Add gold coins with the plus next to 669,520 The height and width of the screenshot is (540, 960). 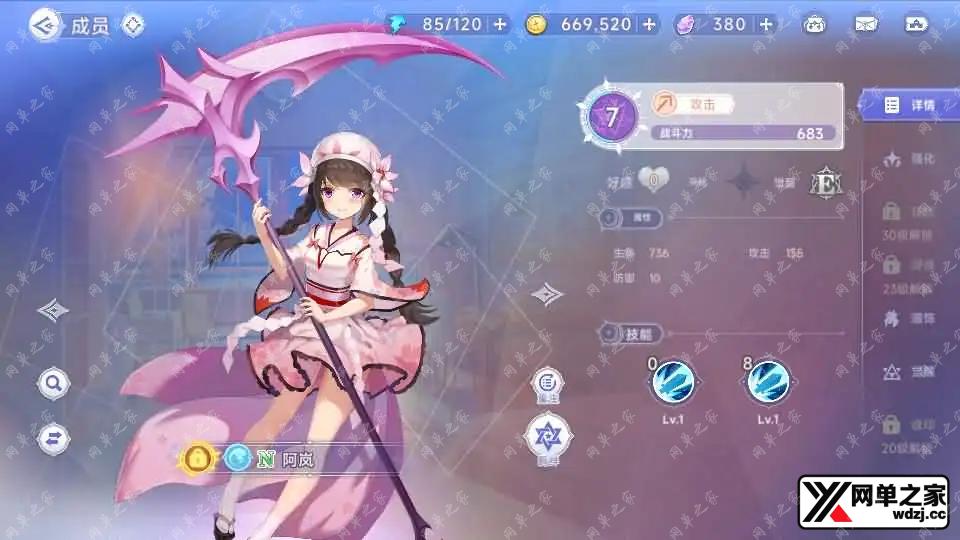tap(649, 24)
